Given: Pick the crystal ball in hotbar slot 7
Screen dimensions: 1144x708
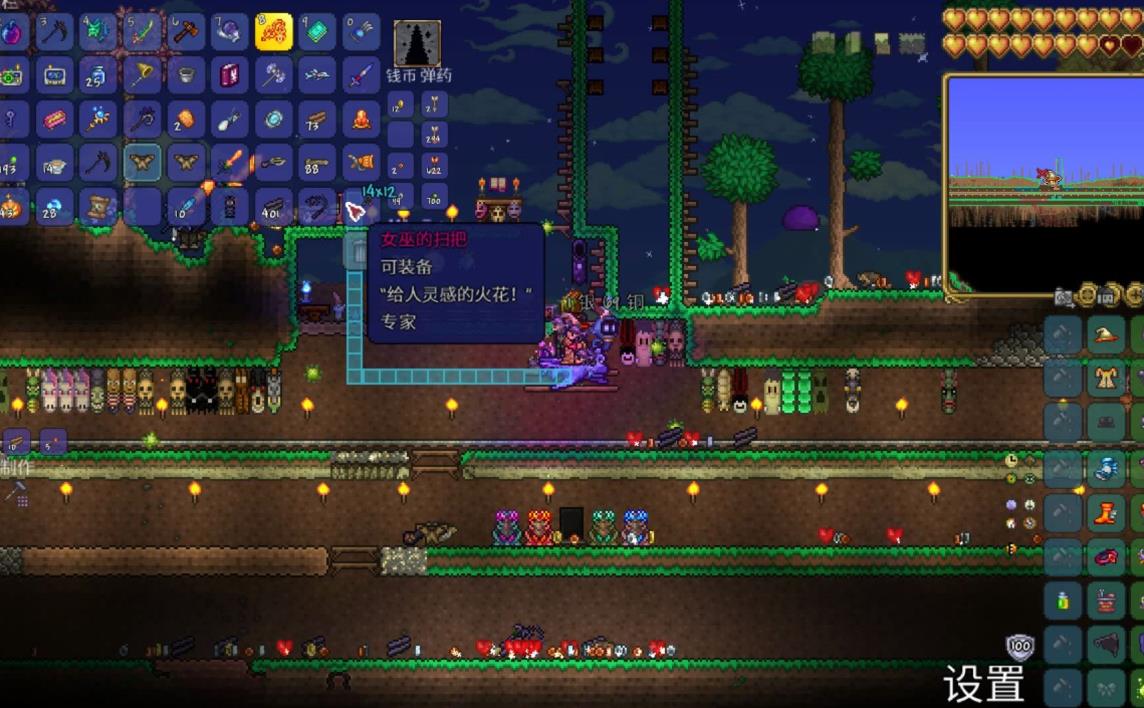Looking at the screenshot, I should pyautogui.click(x=230, y=32).
